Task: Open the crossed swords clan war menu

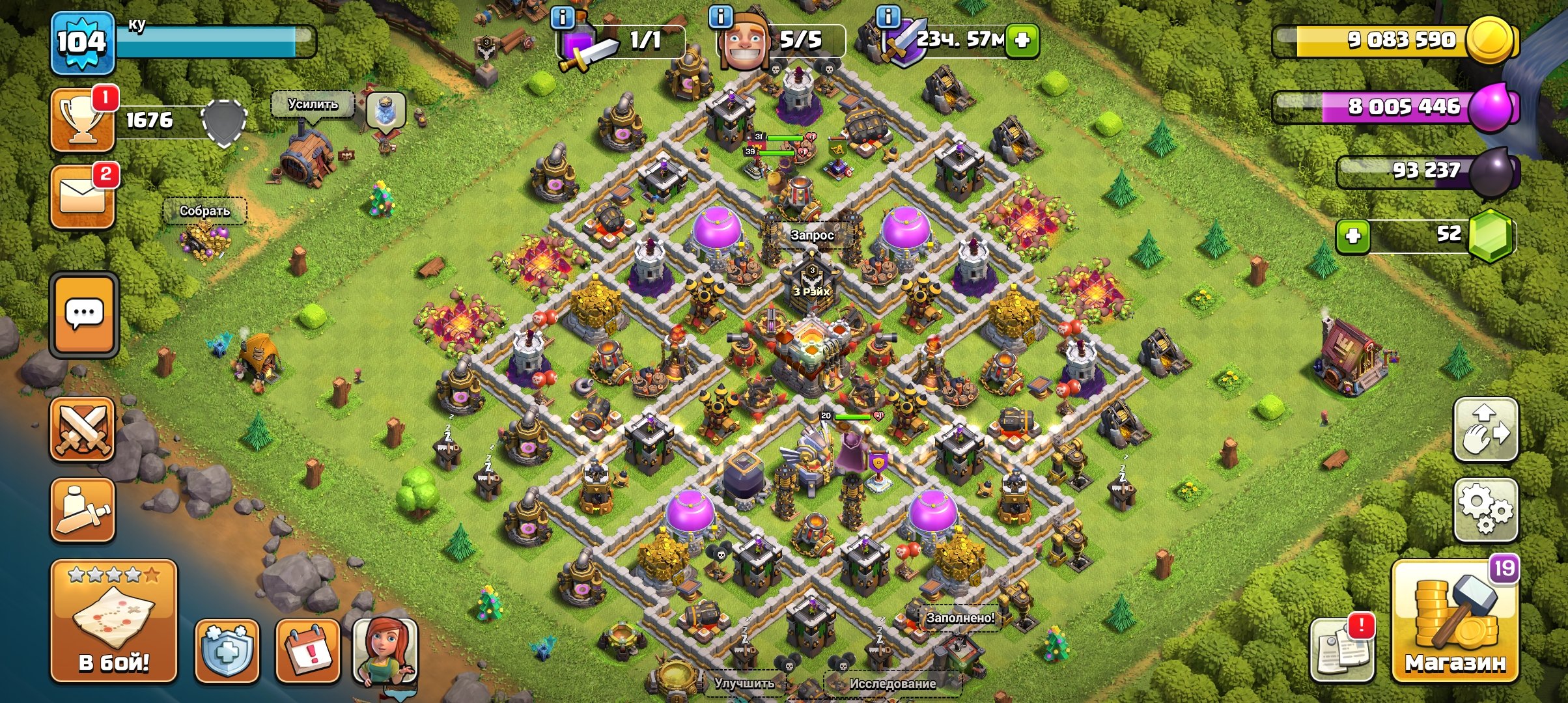Action: point(83,429)
